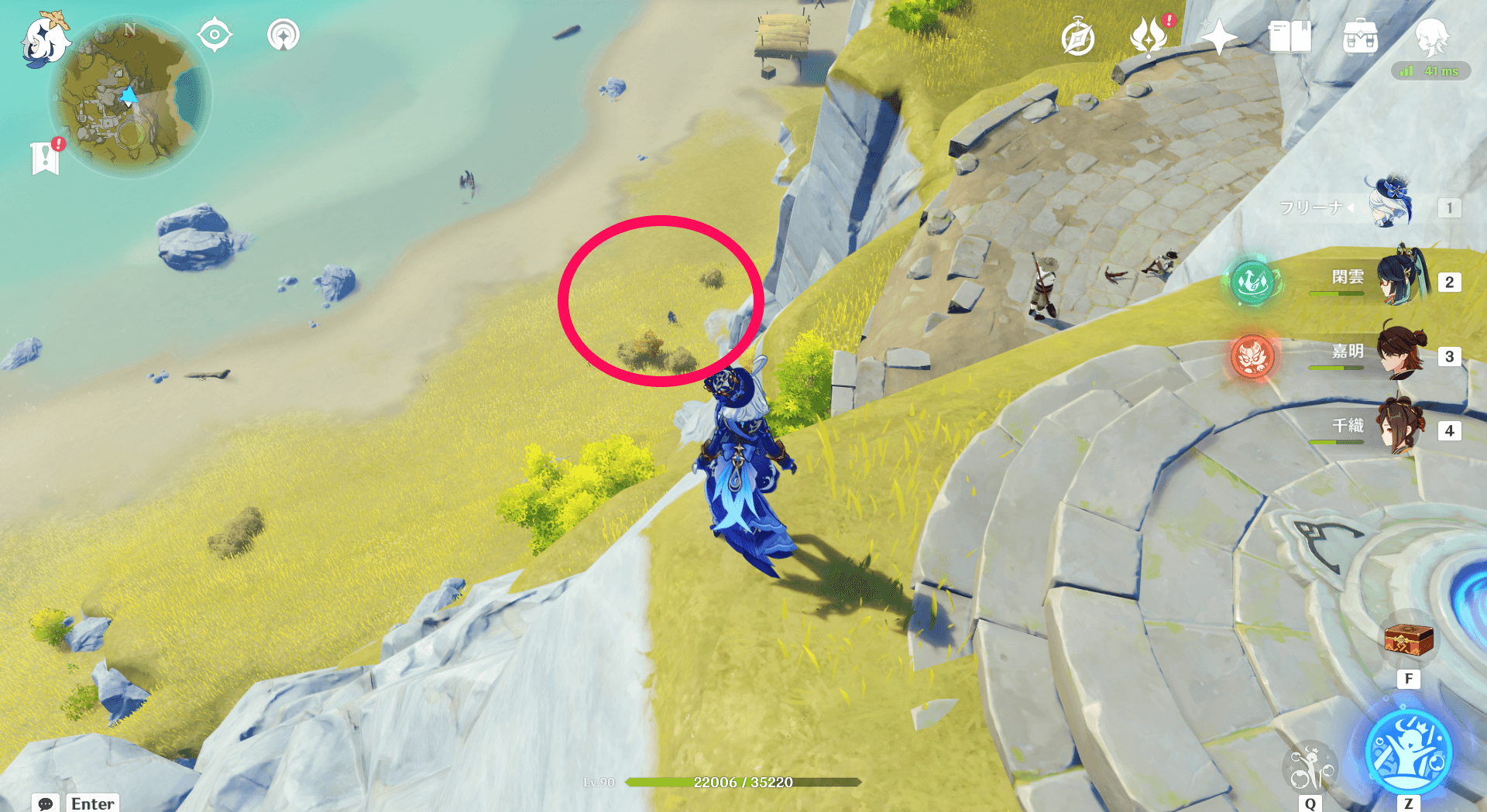Open the Events page with the red notification
This screenshot has width=1487, height=812.
(x=1149, y=36)
